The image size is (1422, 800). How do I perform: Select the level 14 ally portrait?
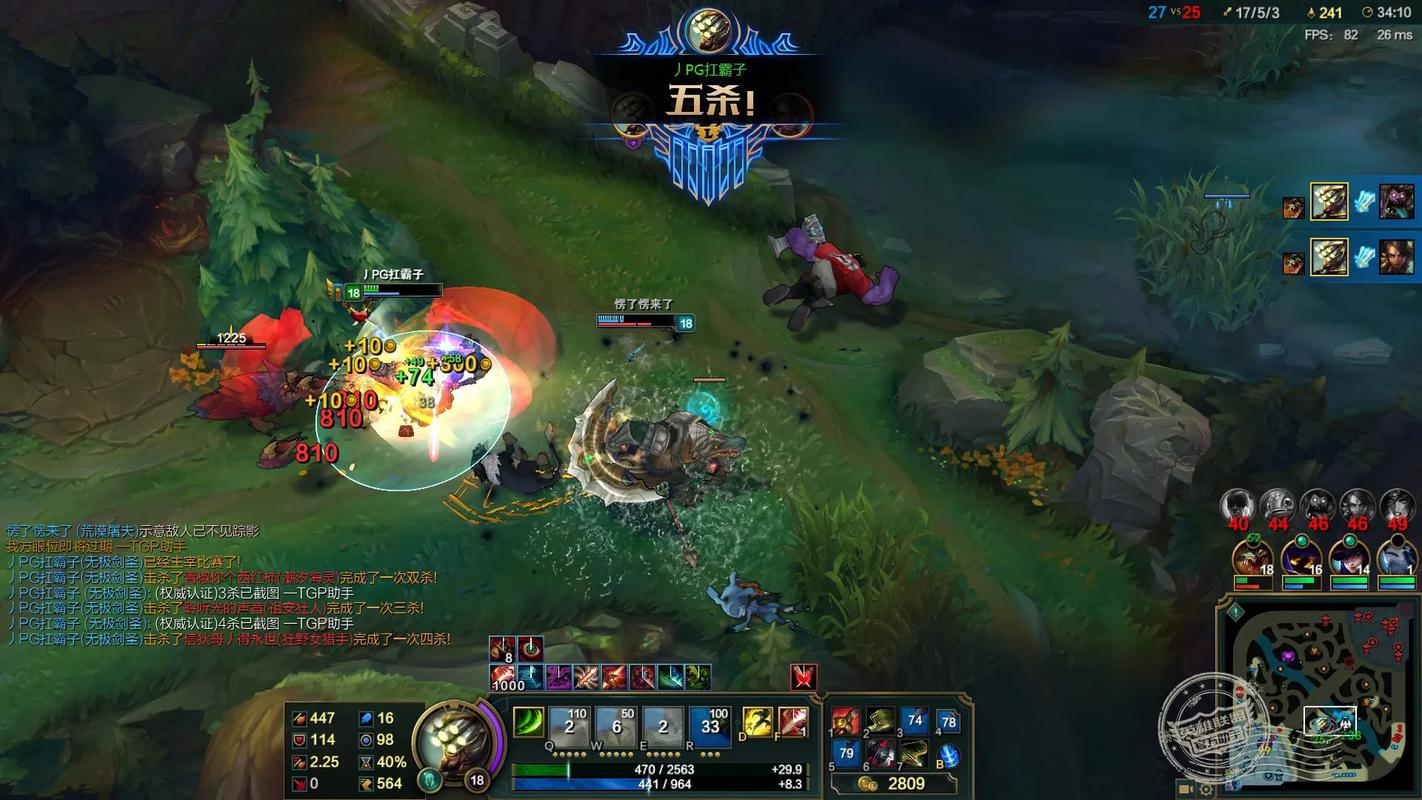tap(1347, 558)
